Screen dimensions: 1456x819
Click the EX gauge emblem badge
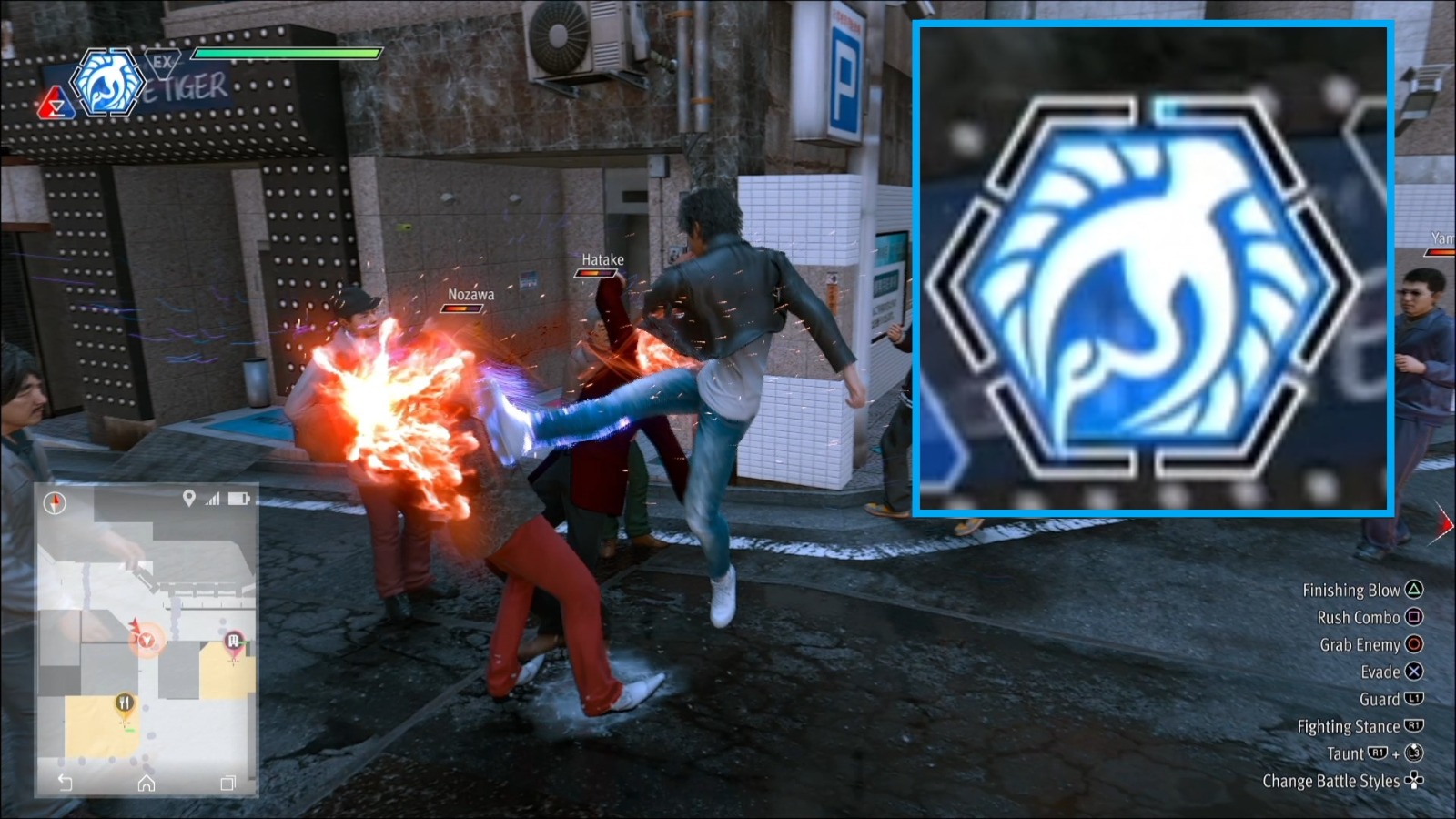[161, 64]
